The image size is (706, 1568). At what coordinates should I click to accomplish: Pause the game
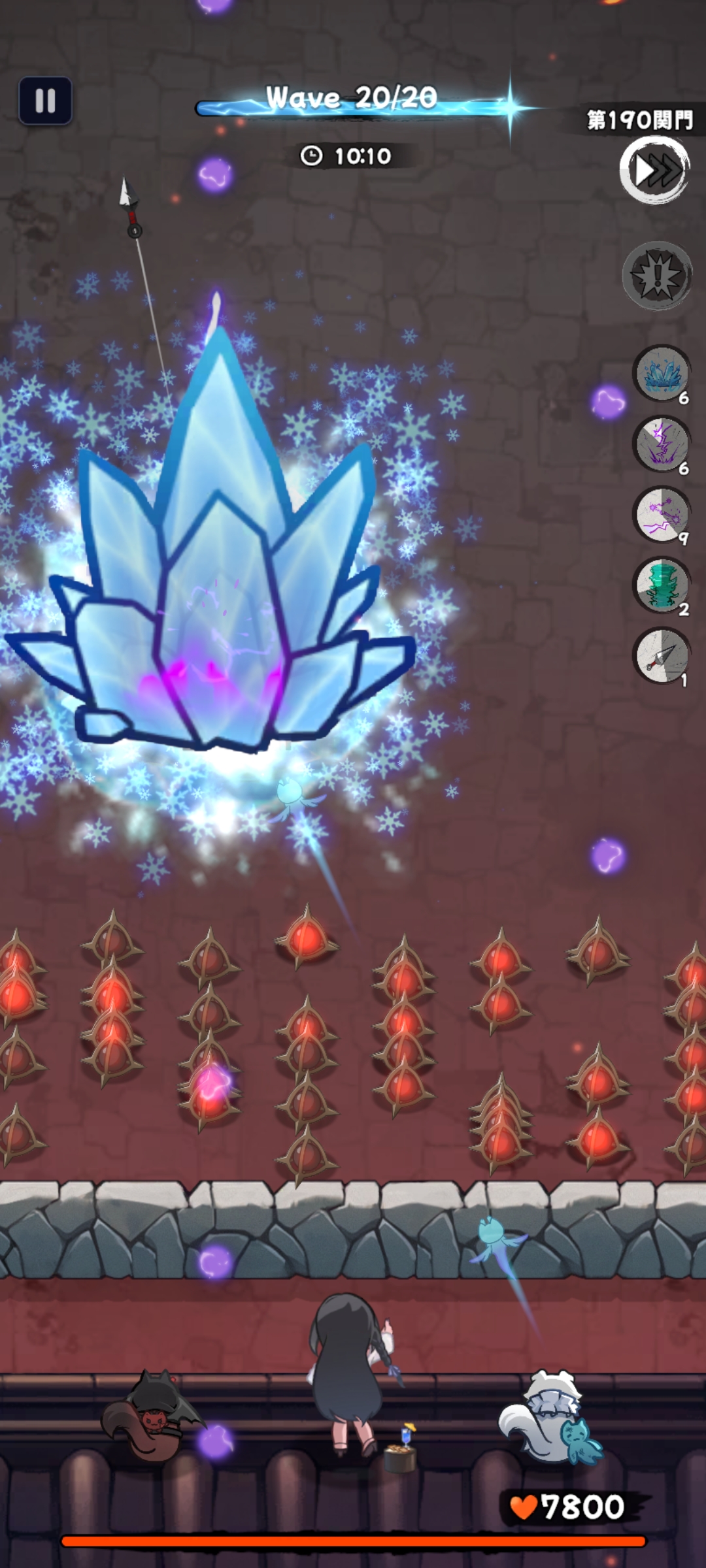click(x=45, y=101)
